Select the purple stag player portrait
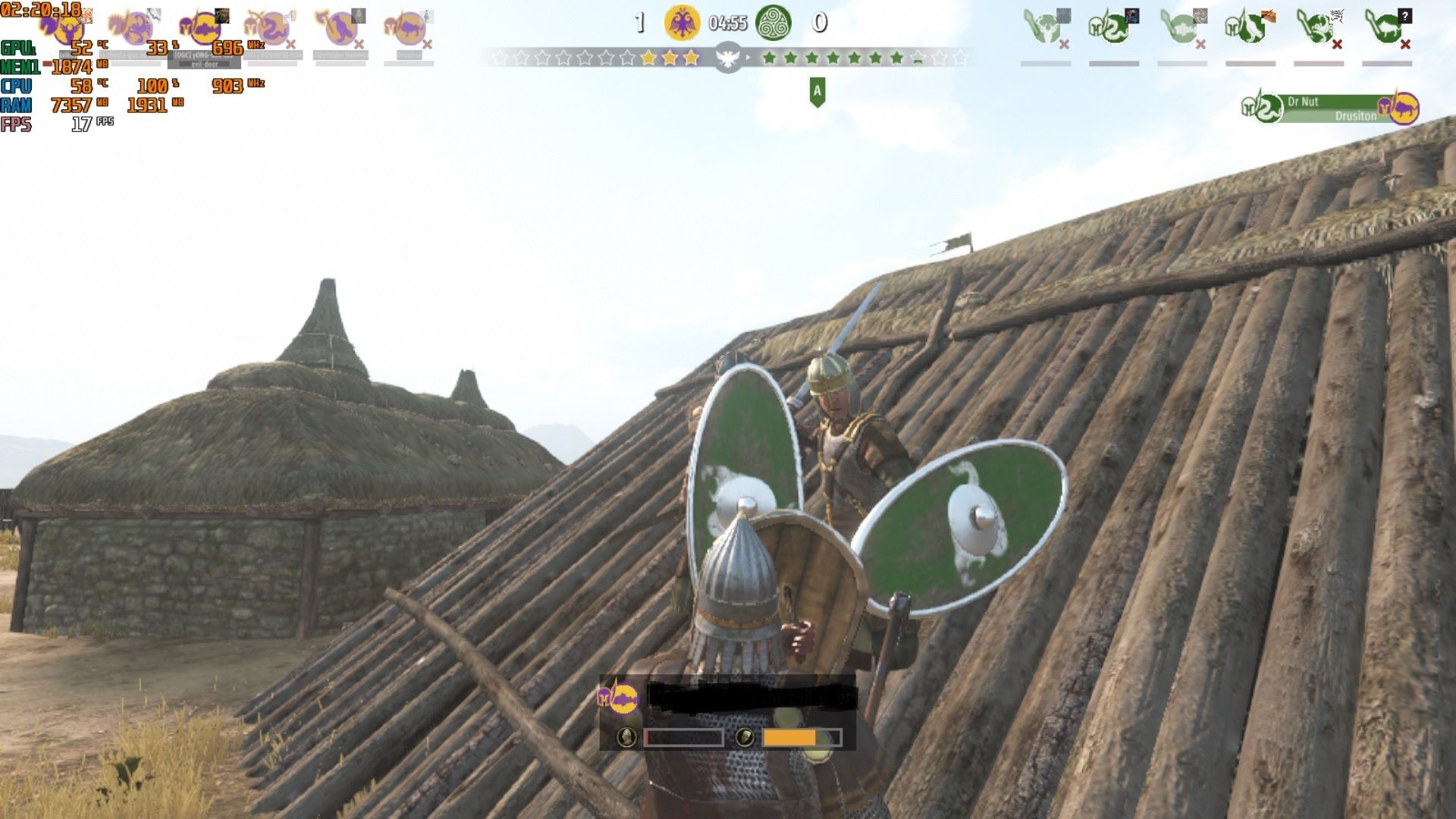 68,29
